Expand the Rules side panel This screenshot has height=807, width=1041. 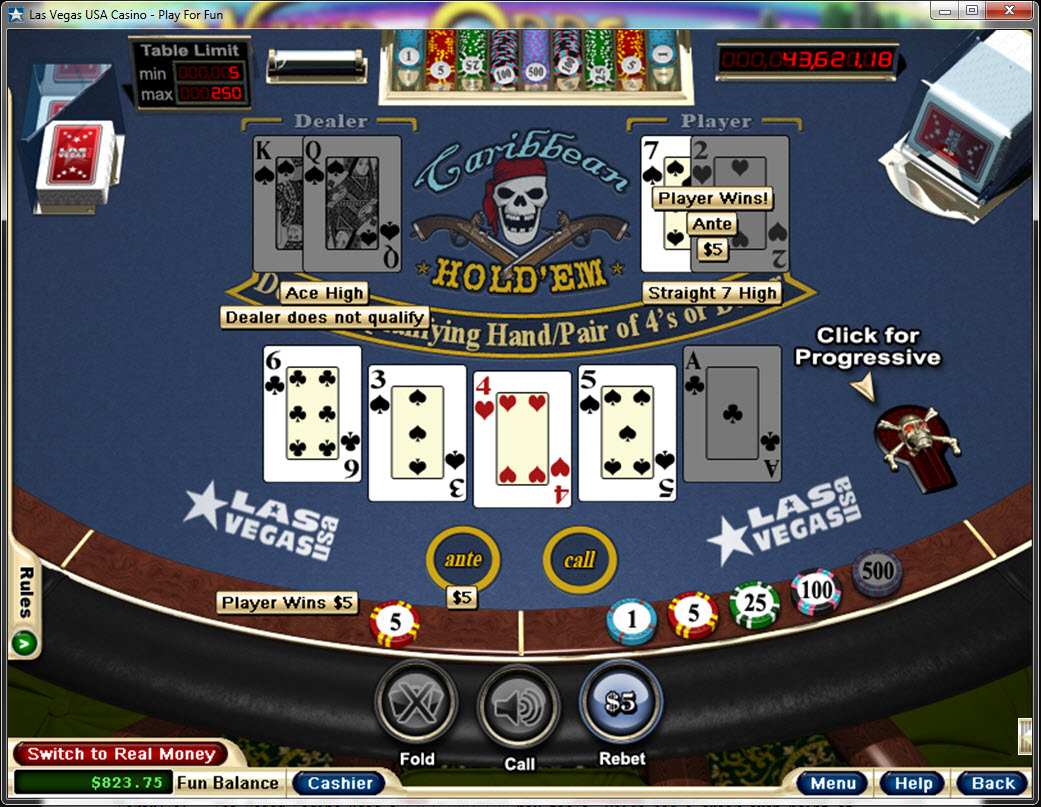[25, 641]
